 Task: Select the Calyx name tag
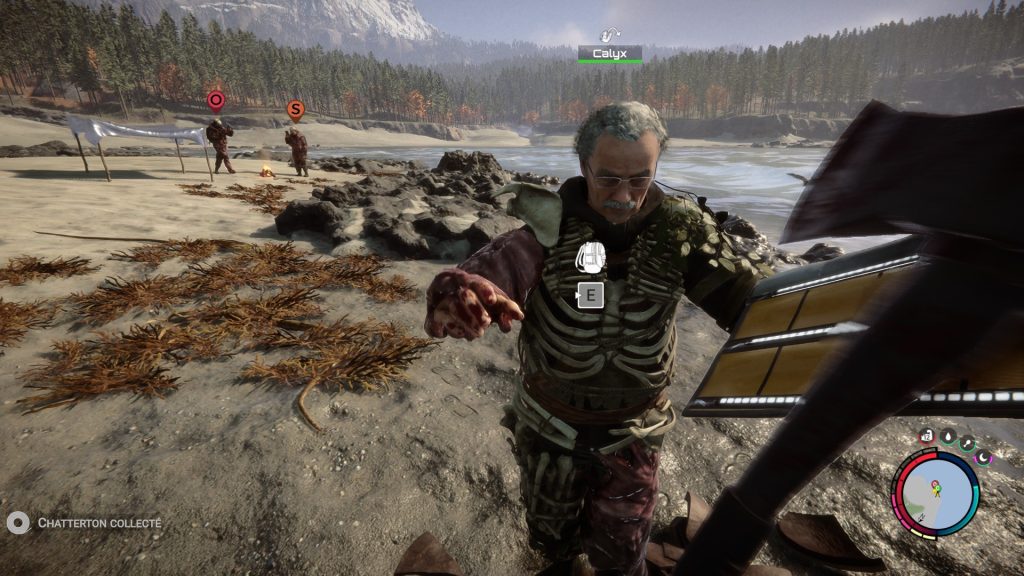click(x=610, y=52)
